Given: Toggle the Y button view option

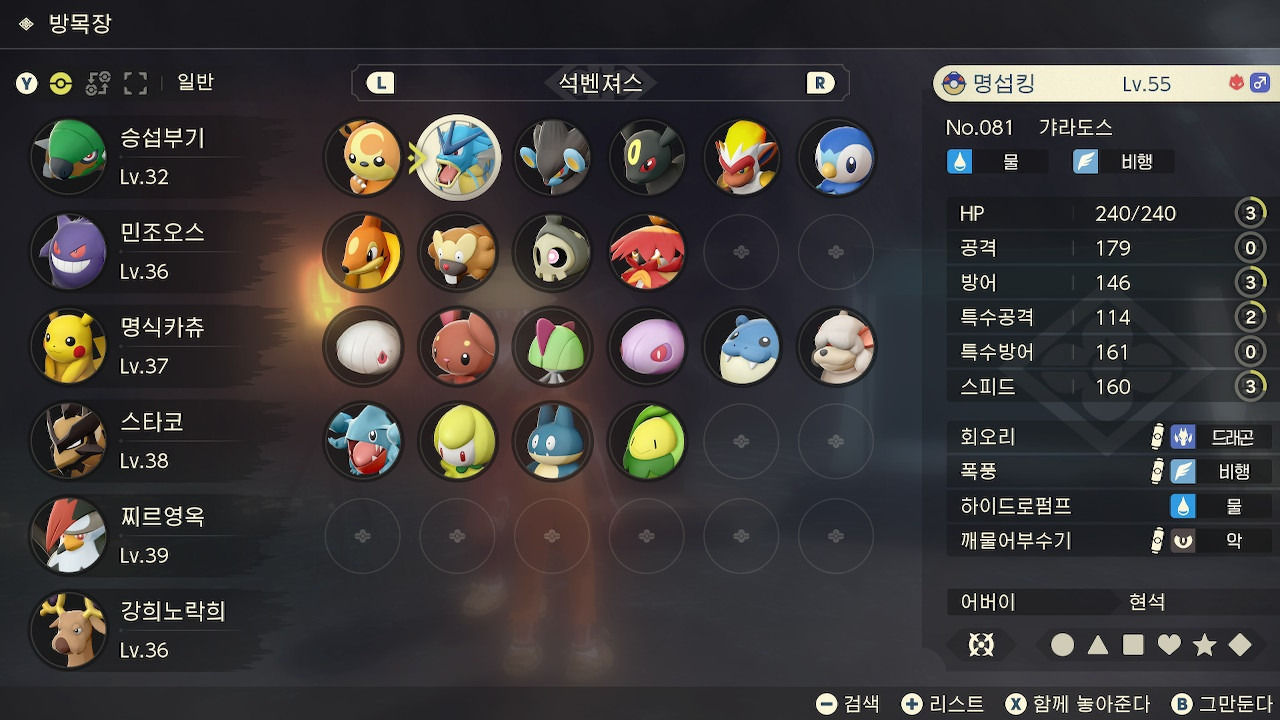Looking at the screenshot, I should 25,84.
